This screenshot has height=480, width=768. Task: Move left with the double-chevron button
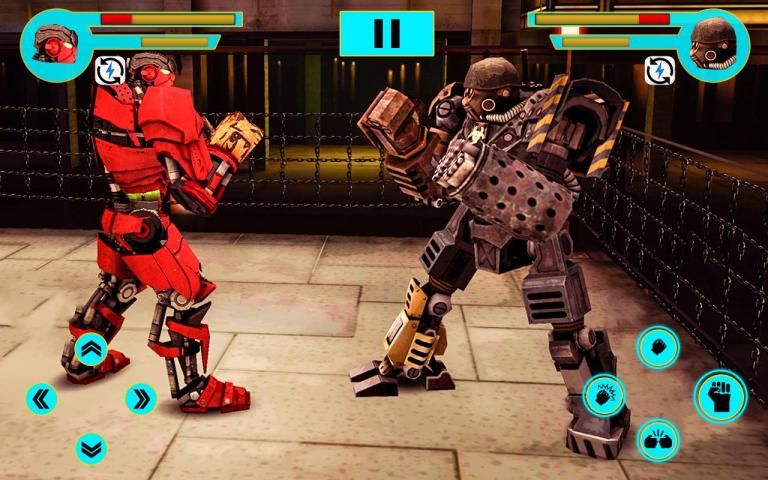coord(41,399)
